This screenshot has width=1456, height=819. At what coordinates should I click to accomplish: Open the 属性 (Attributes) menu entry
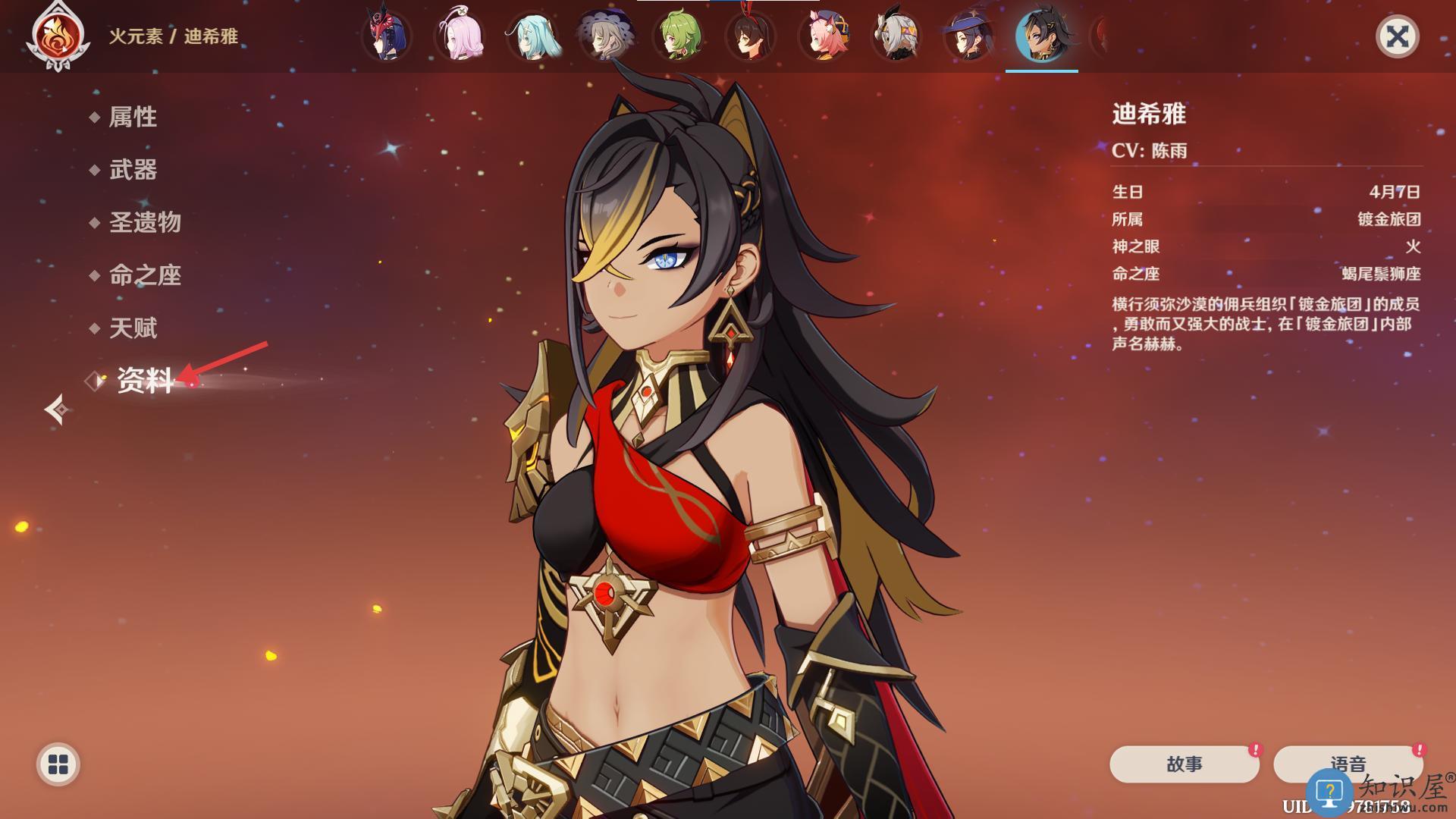[133, 117]
